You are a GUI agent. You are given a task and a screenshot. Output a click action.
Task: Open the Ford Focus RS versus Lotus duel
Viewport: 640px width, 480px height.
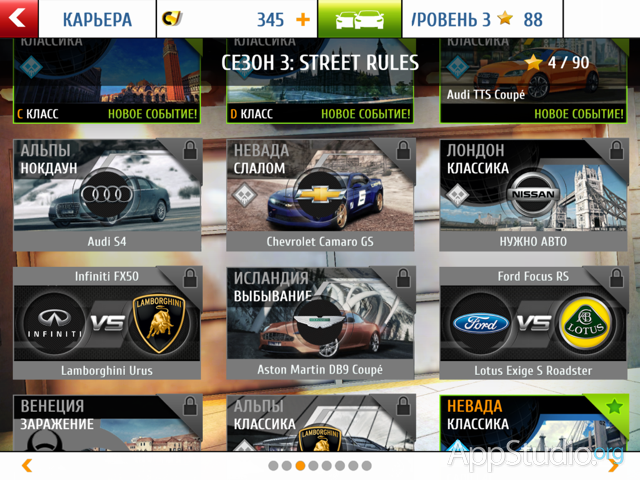(533, 323)
